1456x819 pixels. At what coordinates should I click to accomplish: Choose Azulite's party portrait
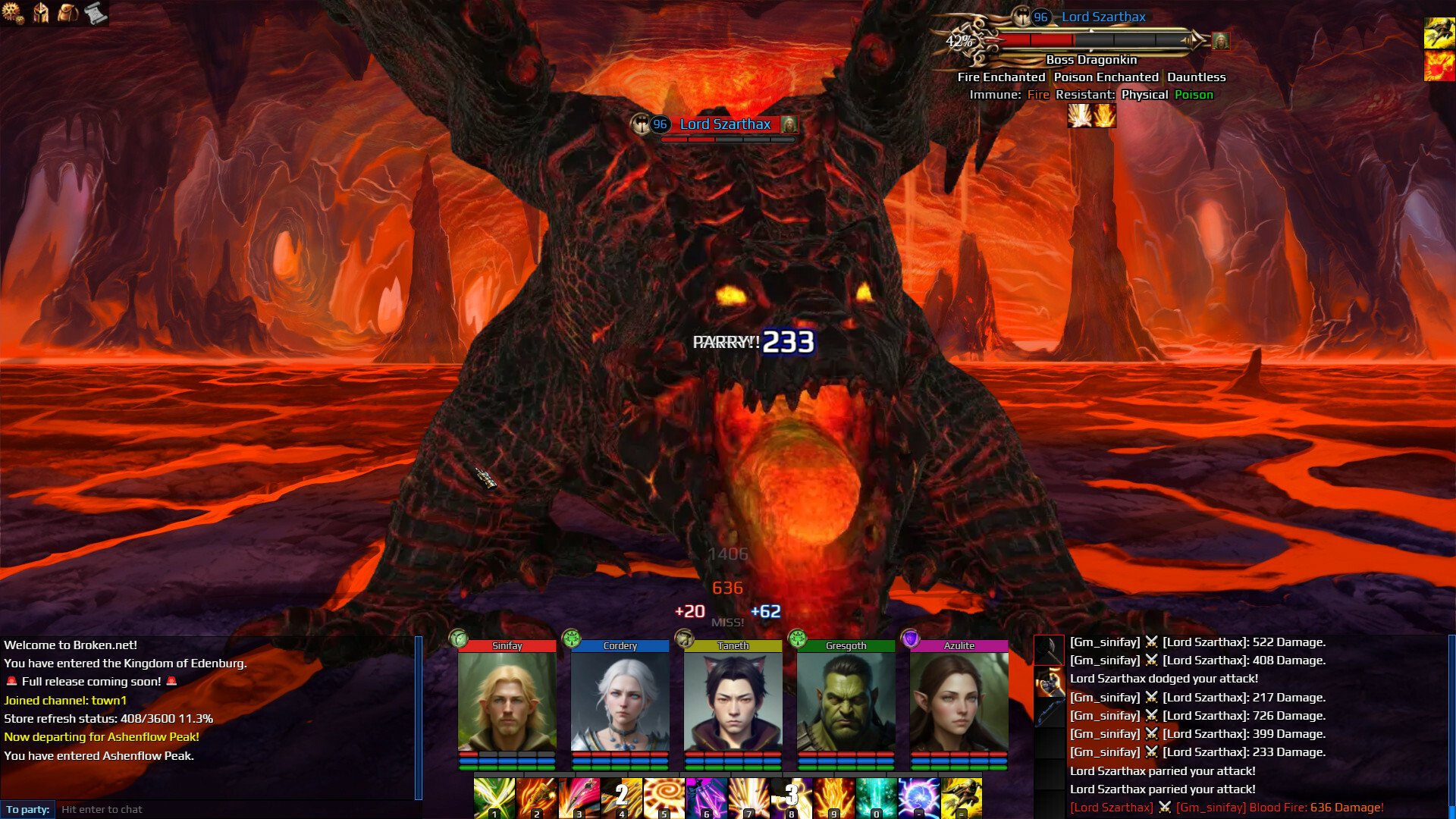click(x=959, y=701)
